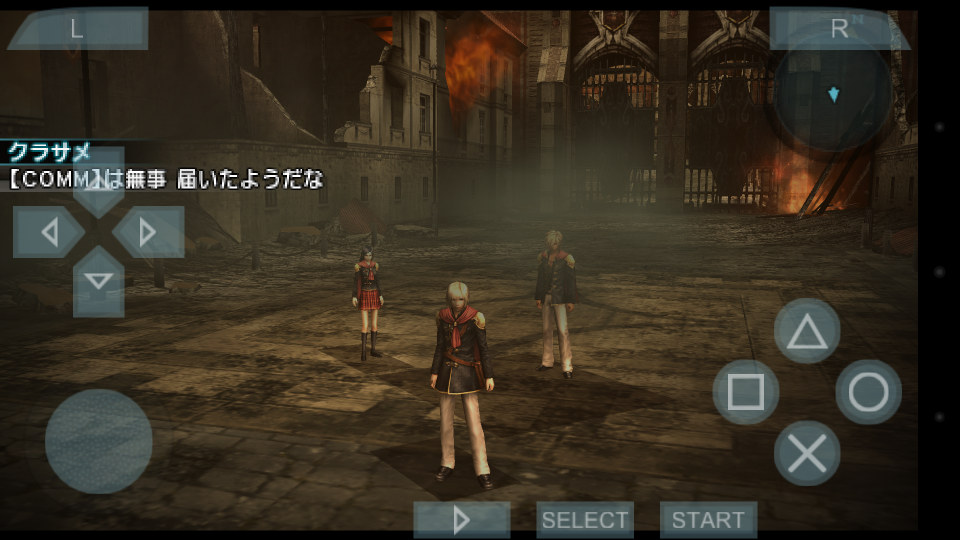
Task: Tap the Circle face button
Action: pyautogui.click(x=868, y=392)
